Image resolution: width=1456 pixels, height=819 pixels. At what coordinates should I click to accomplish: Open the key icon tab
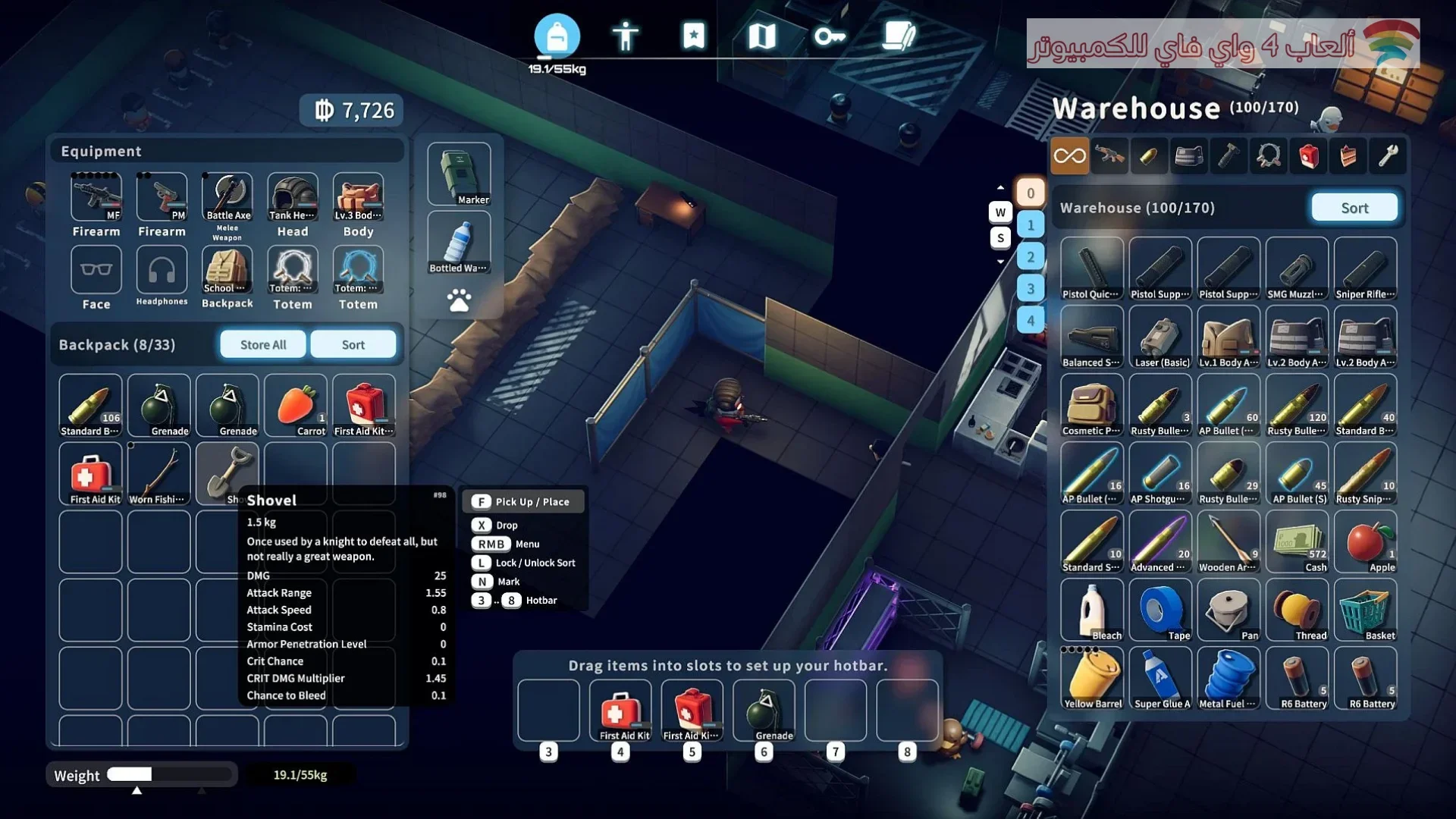[830, 36]
